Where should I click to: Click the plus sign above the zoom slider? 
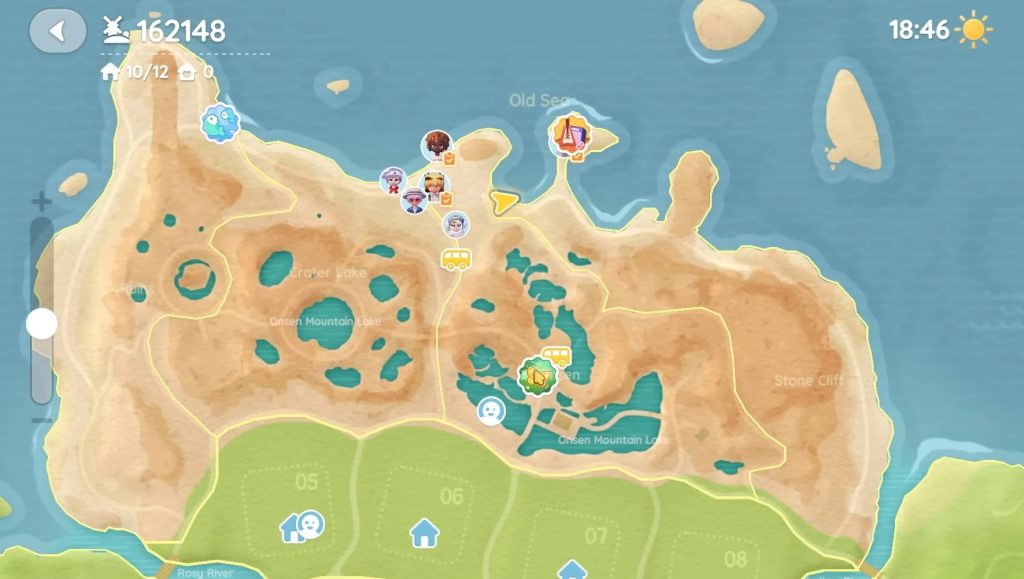click(x=41, y=202)
